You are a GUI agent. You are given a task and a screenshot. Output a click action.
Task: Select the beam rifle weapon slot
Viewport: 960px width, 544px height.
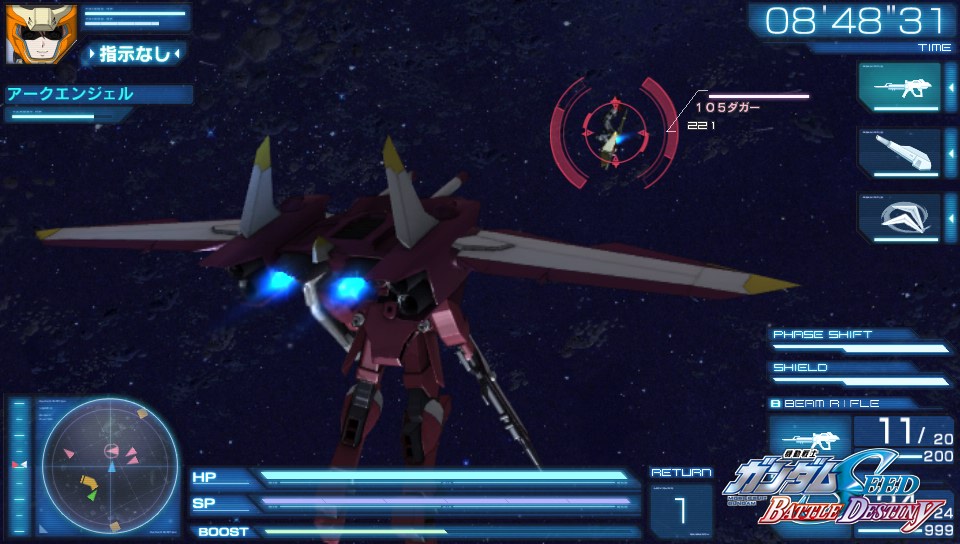tap(899, 87)
